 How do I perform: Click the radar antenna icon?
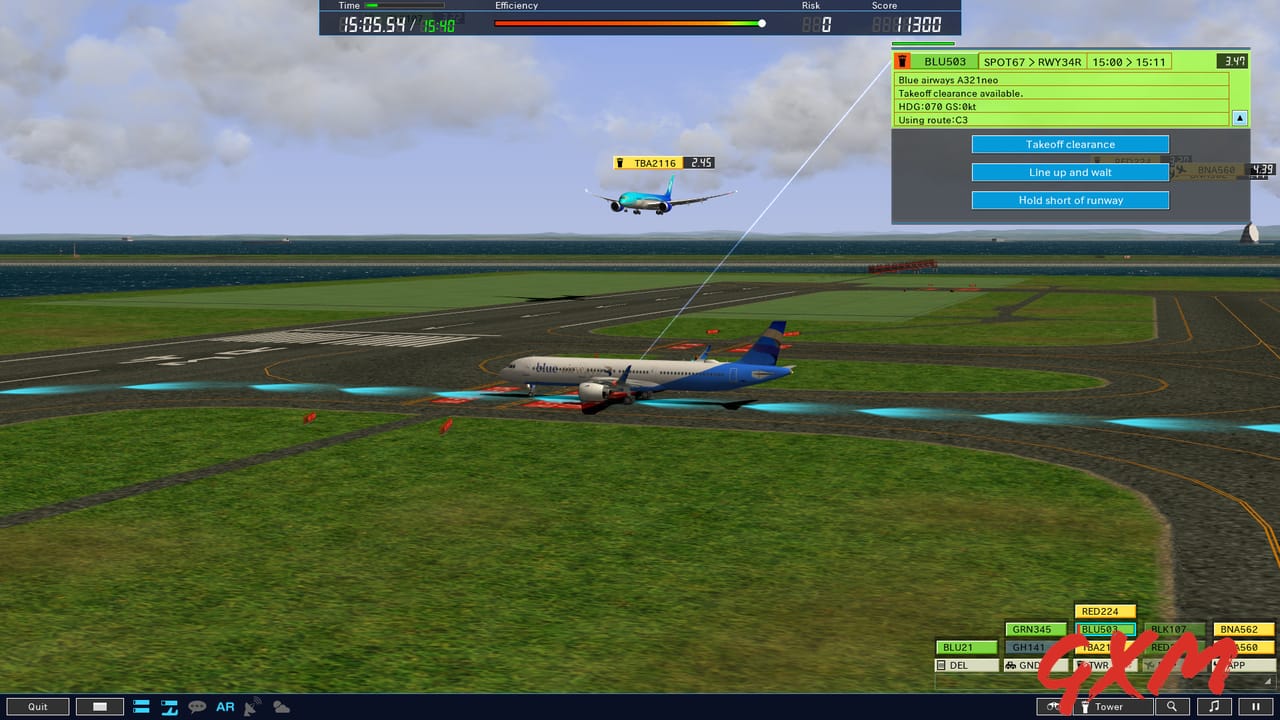click(x=253, y=707)
